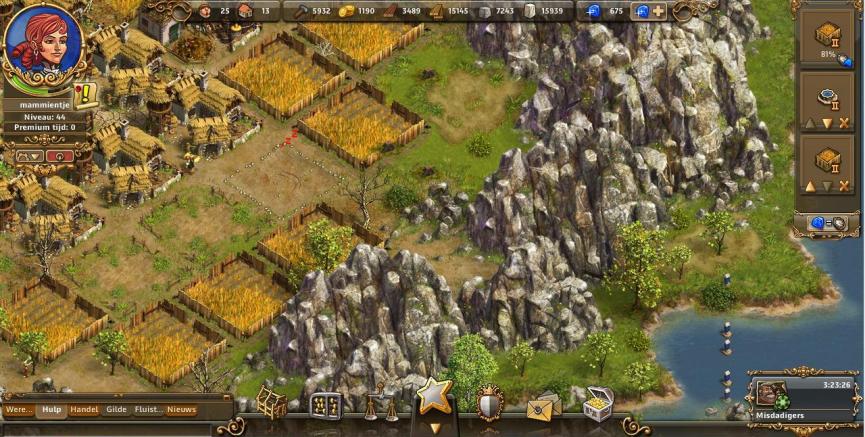This screenshot has height=437, width=865.
Task: Switch to the Handel chat tab
Action: [84, 409]
